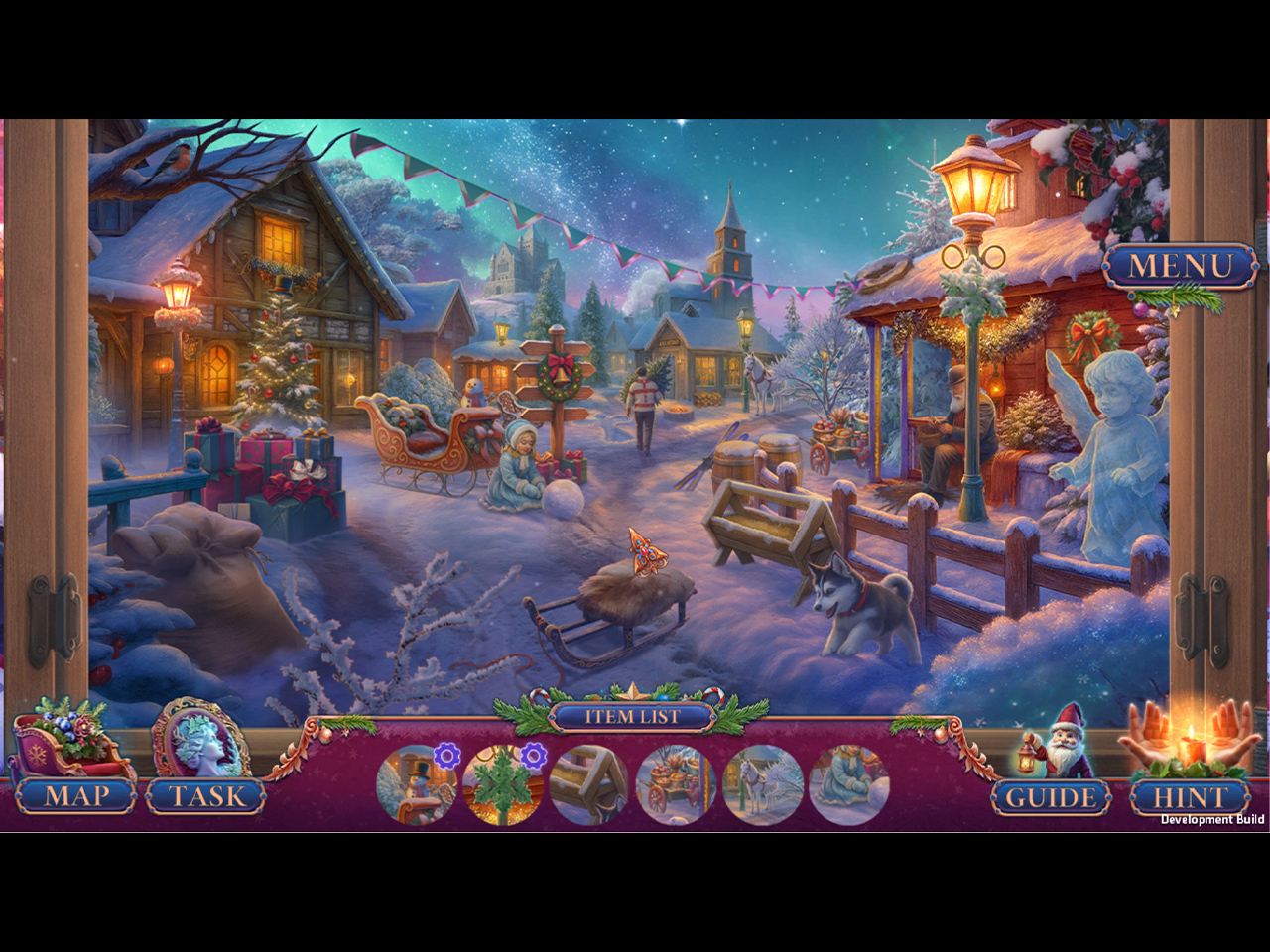Use the Hint button
The image size is (1270, 952).
[1189, 797]
